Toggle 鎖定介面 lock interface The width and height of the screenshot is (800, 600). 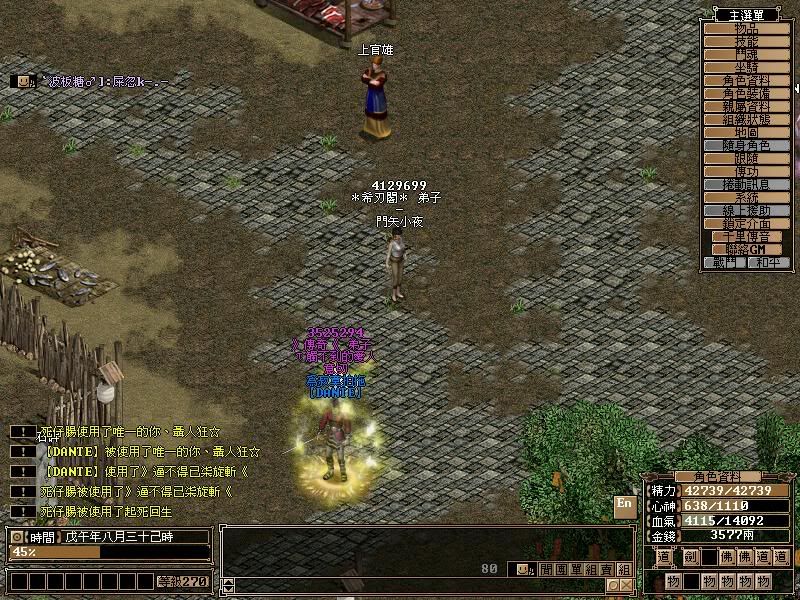[x=746, y=224]
